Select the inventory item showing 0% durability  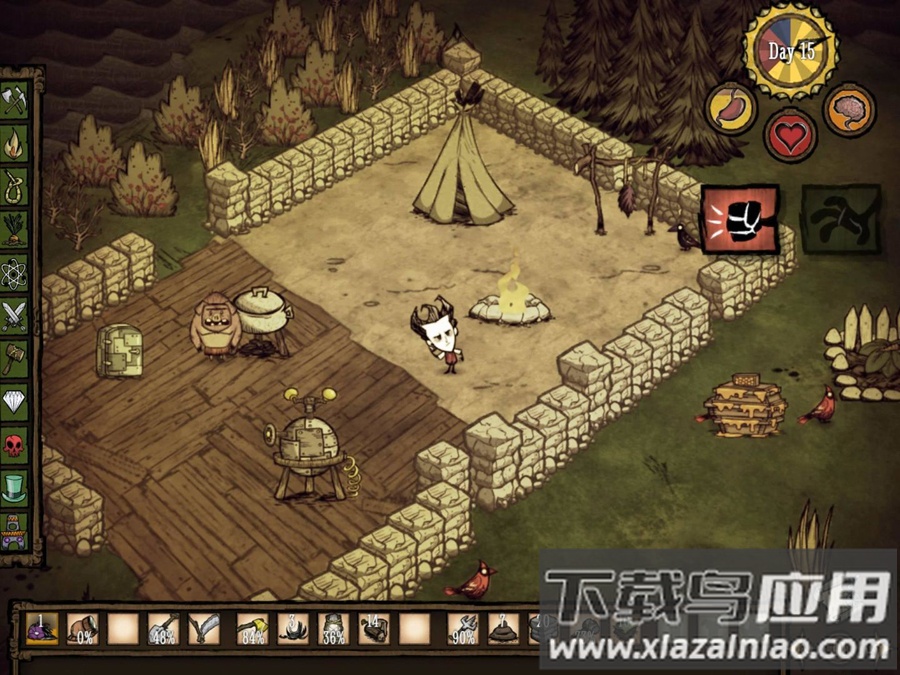[x=82, y=629]
